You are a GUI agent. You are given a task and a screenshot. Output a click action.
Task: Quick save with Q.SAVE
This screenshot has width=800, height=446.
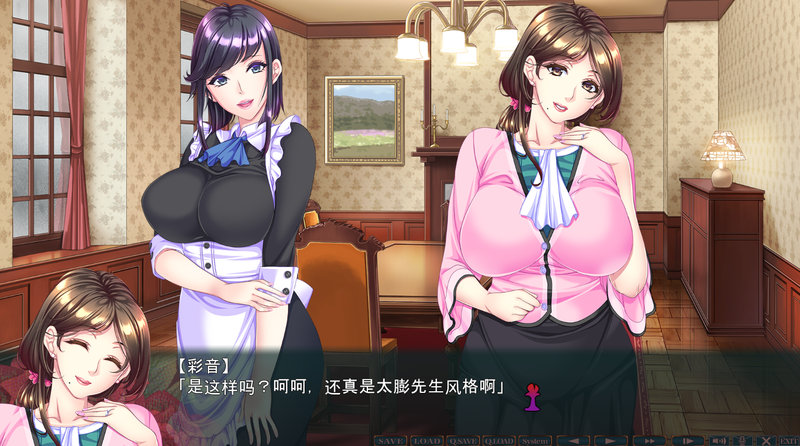point(463,440)
